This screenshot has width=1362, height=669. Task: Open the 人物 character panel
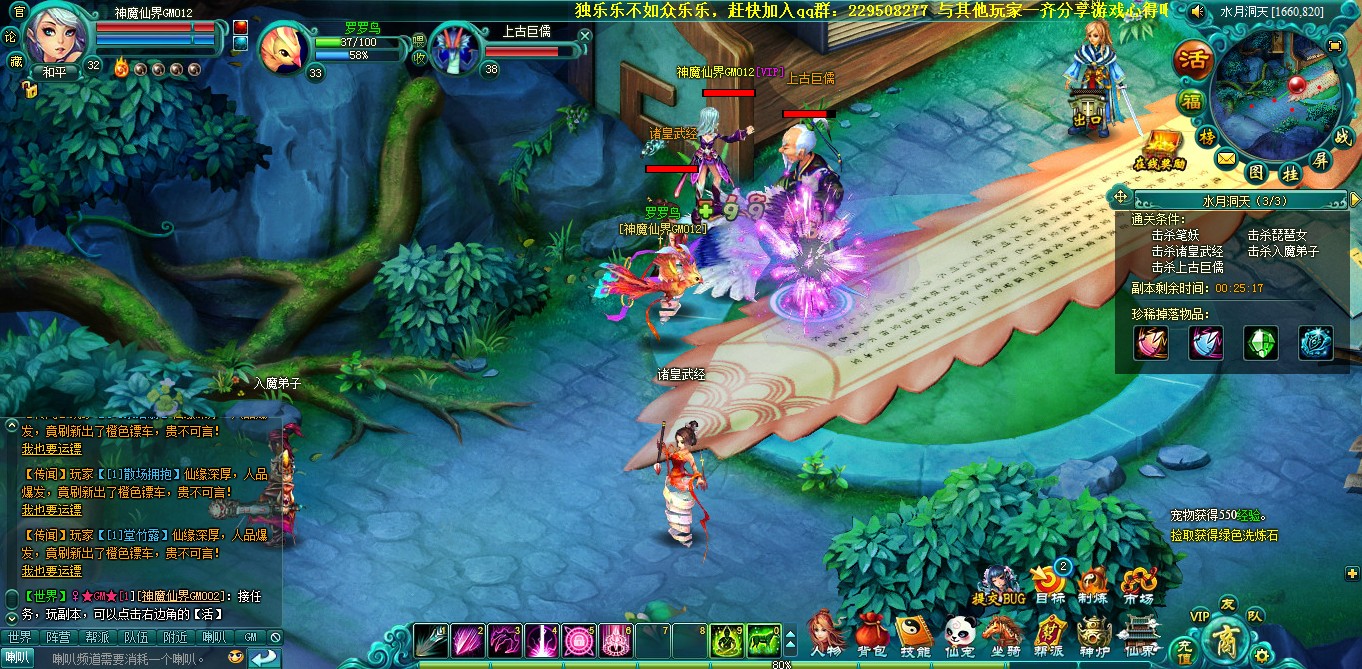click(x=825, y=632)
